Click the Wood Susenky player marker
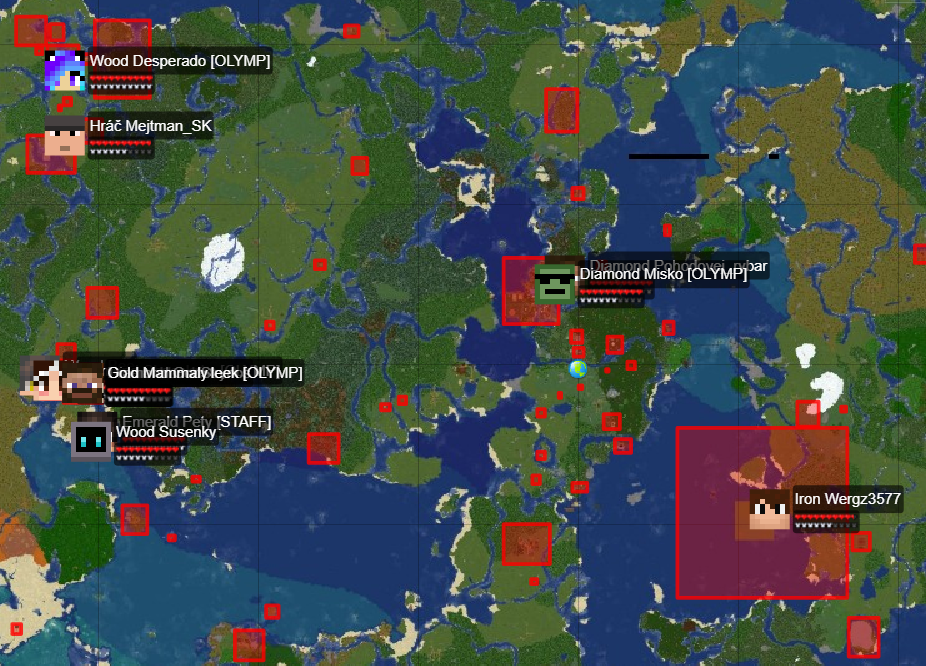This screenshot has width=926, height=666. pos(92,440)
